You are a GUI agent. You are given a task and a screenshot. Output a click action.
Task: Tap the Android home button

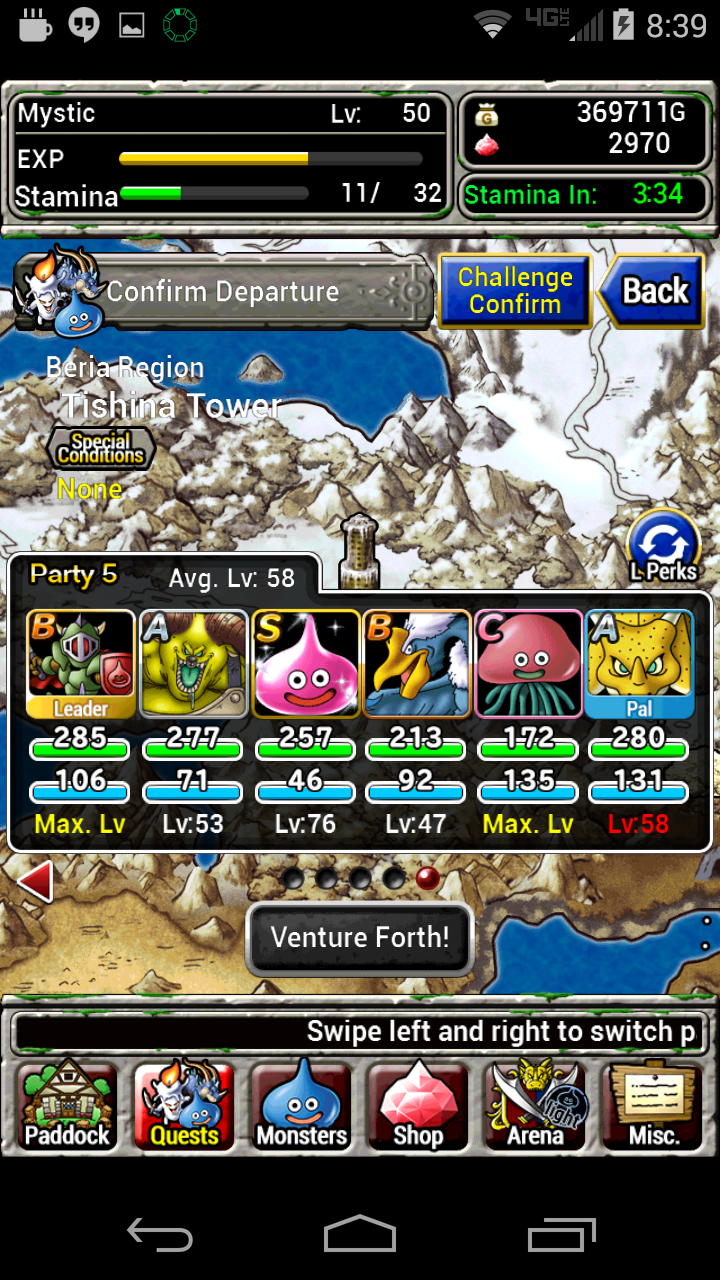point(360,1233)
